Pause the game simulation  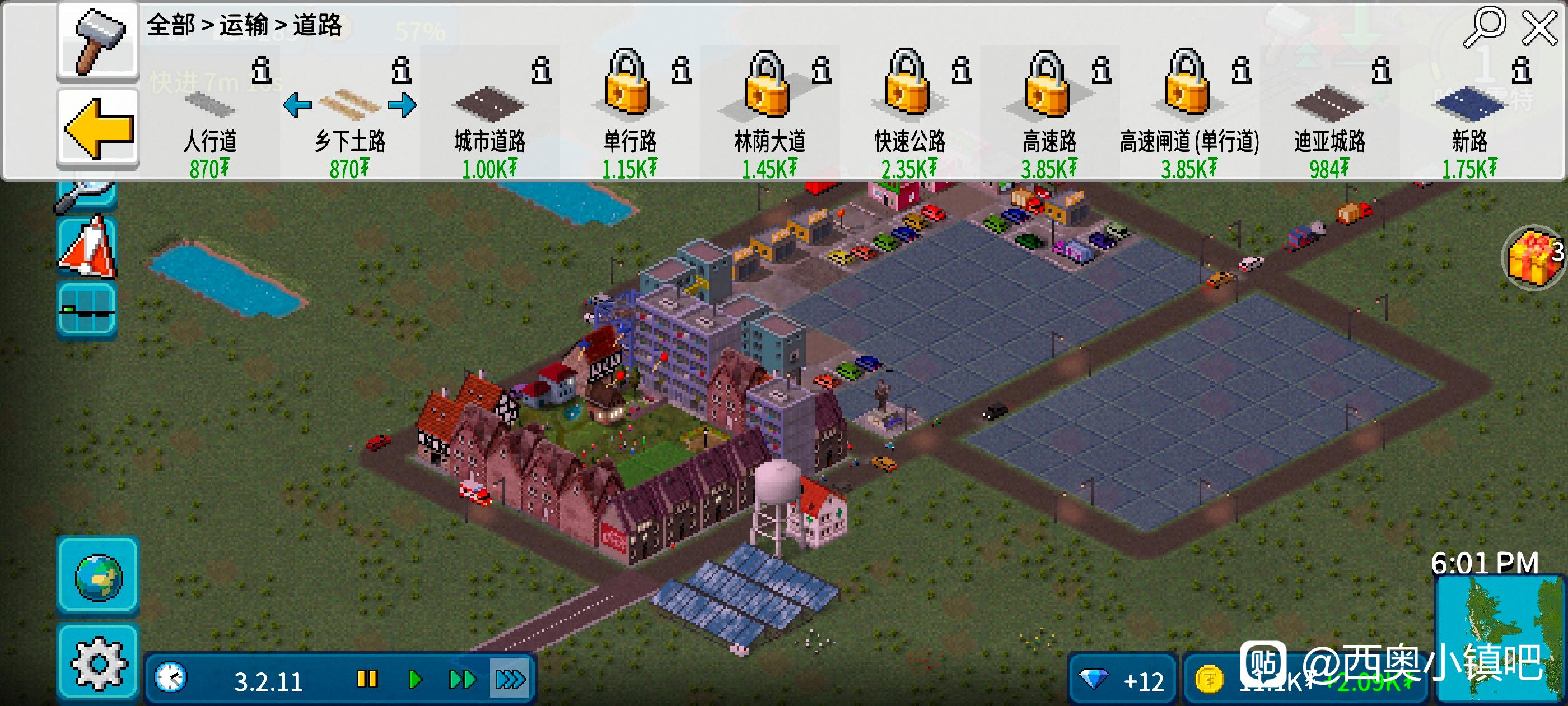(x=367, y=679)
